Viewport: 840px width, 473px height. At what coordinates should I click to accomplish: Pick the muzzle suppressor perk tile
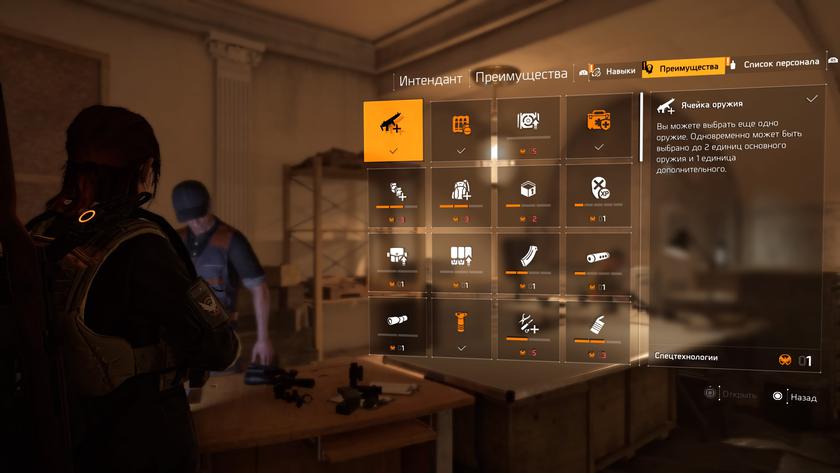(x=598, y=262)
